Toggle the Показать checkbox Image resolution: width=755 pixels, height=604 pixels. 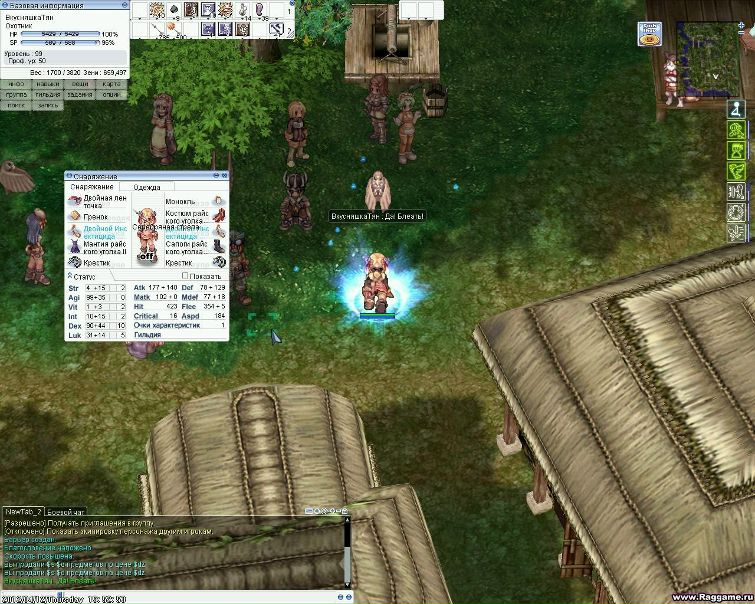pos(187,276)
